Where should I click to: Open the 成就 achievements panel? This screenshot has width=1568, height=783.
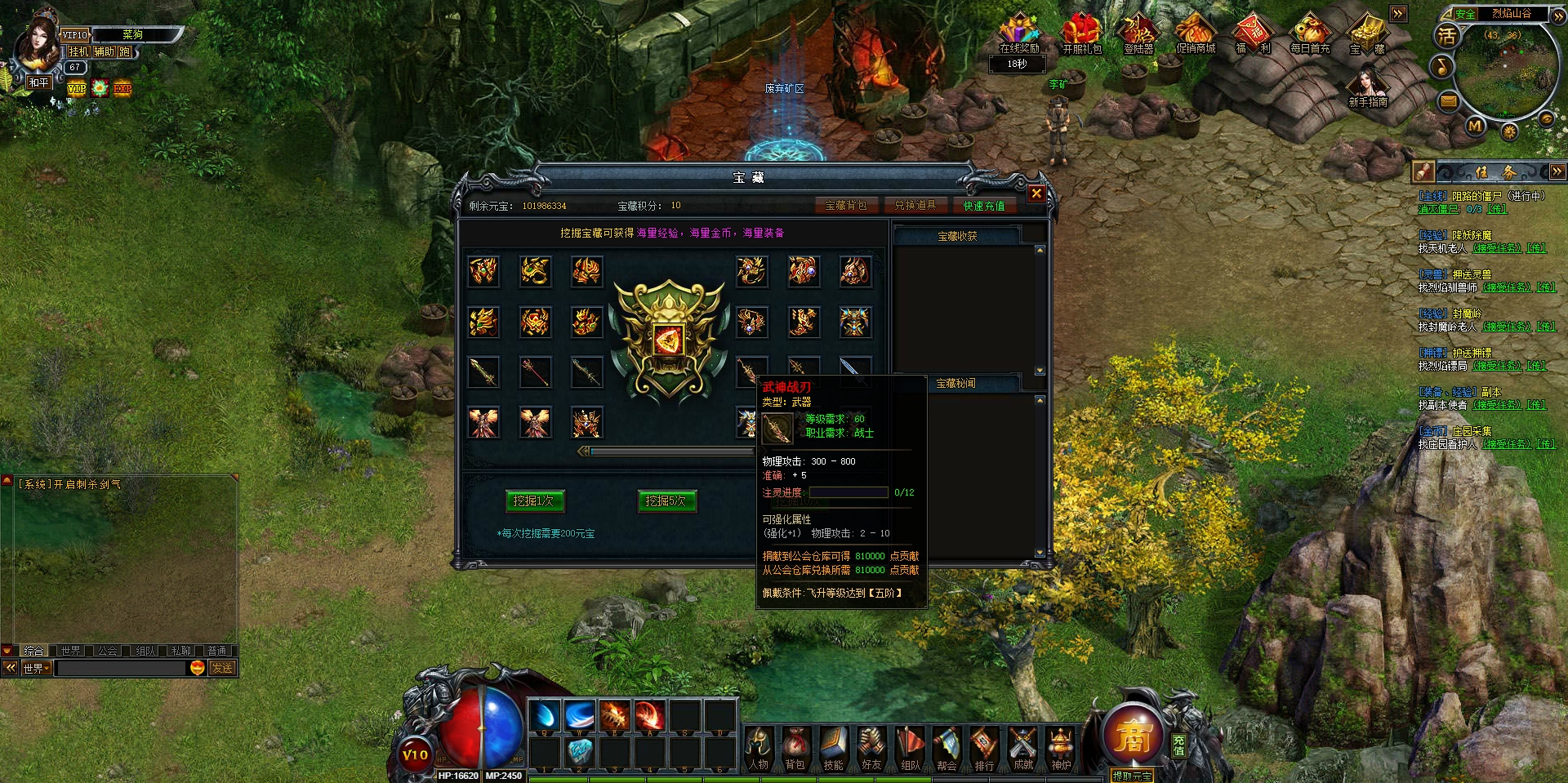[x=1022, y=749]
